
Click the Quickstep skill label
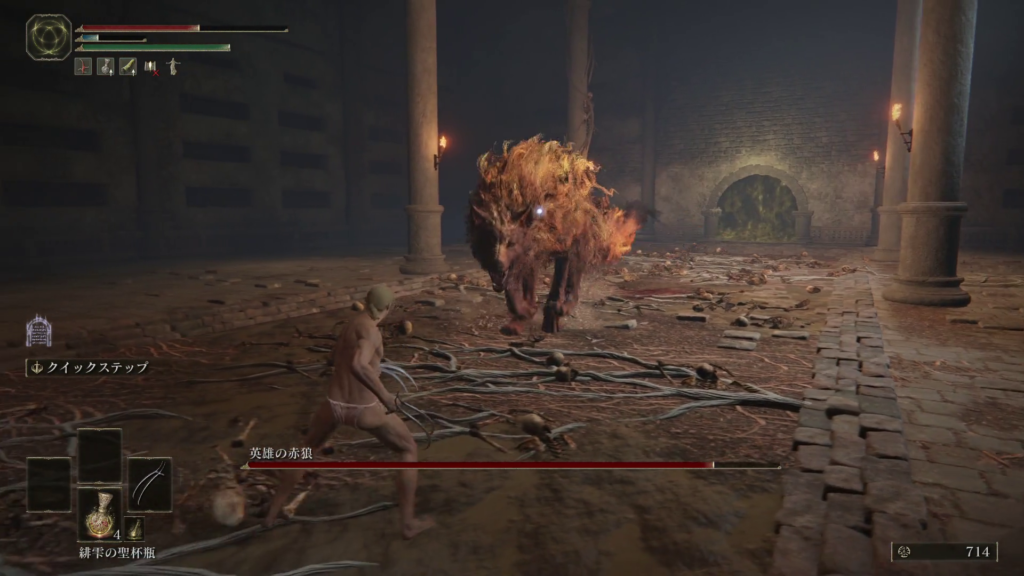[88, 367]
